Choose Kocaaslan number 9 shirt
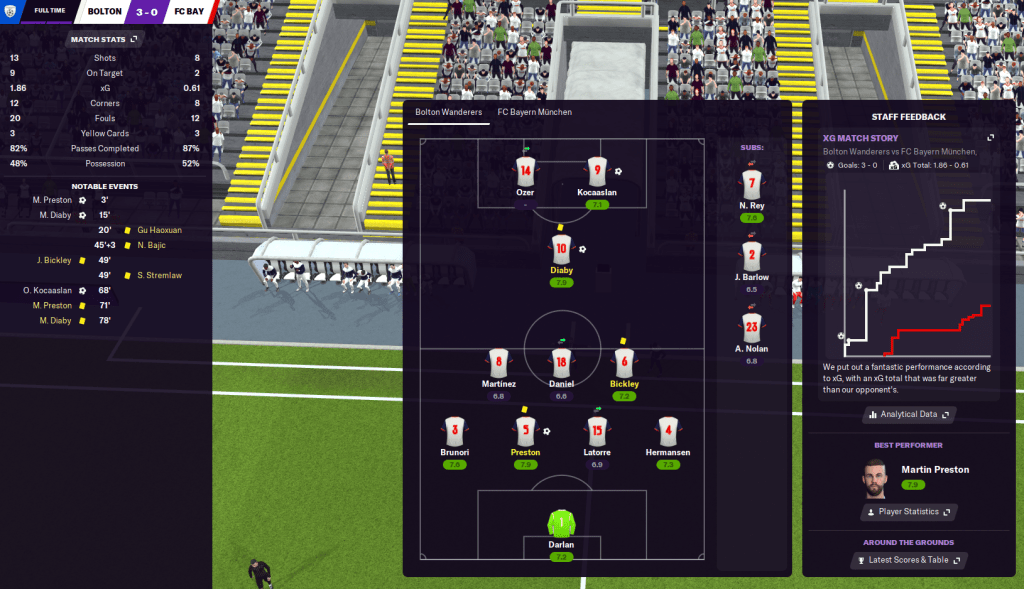The image size is (1024, 589). point(597,170)
